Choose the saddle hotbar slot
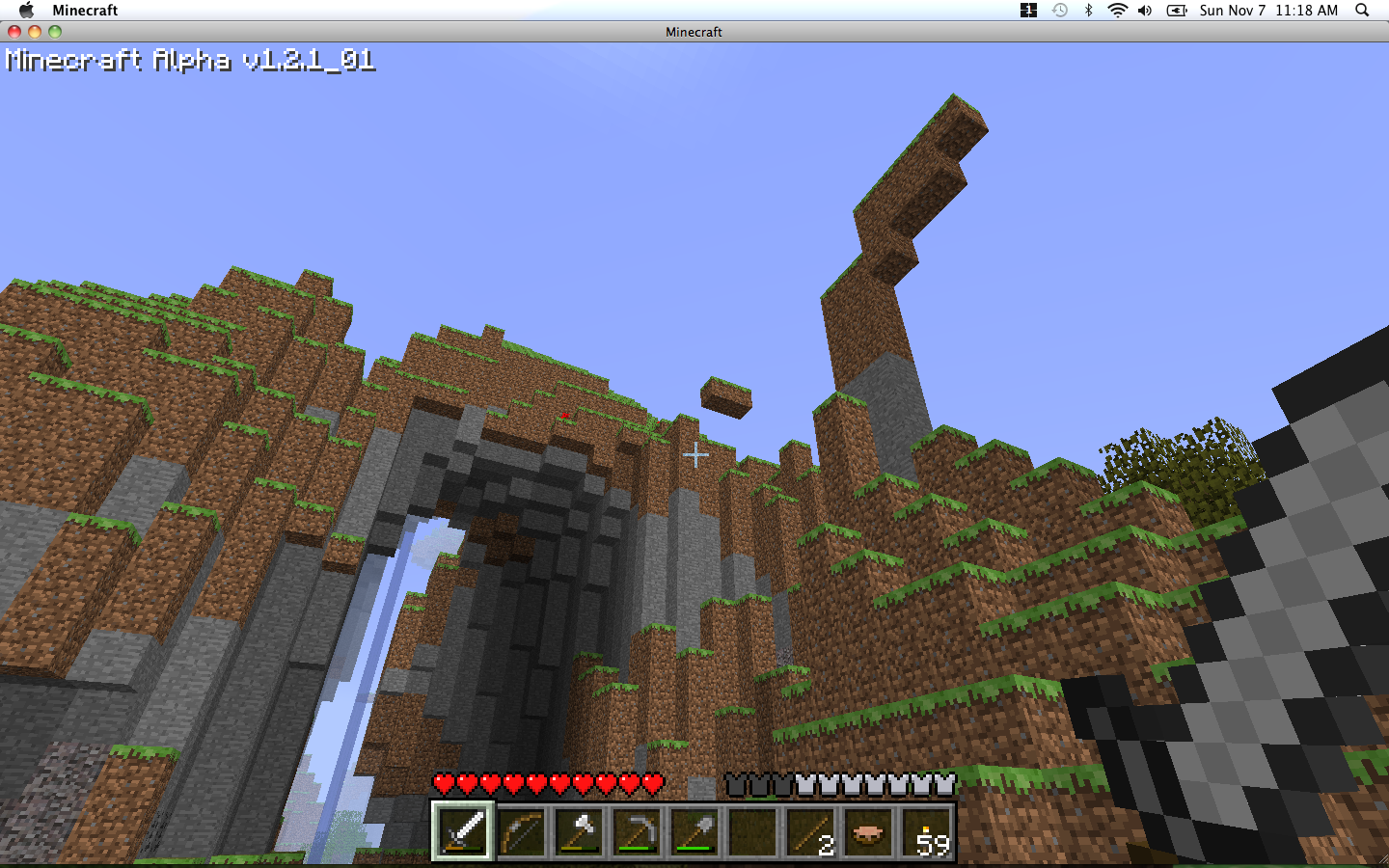Image resolution: width=1389 pixels, height=868 pixels. click(868, 831)
